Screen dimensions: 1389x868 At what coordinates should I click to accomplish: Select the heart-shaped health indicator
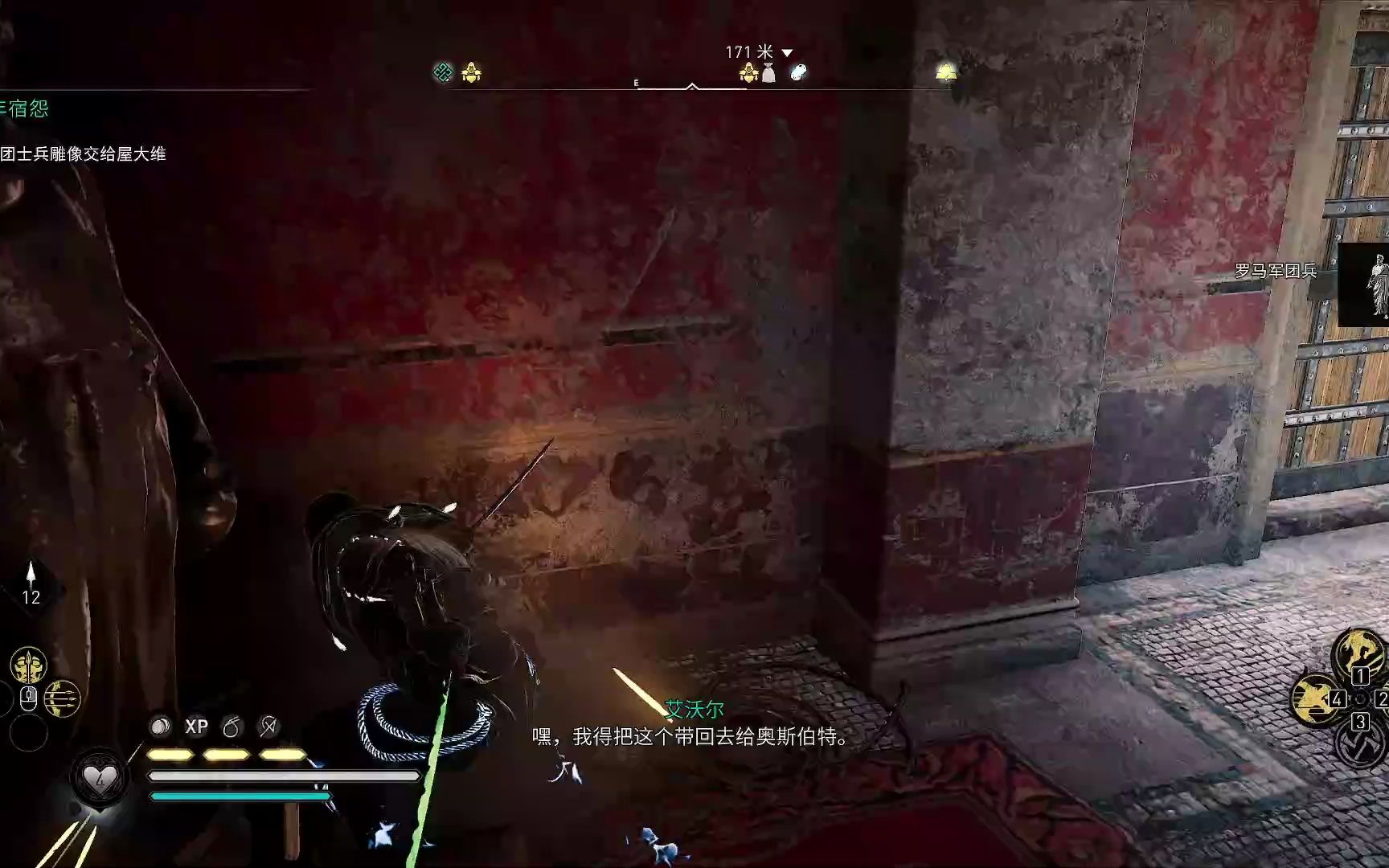click(101, 777)
